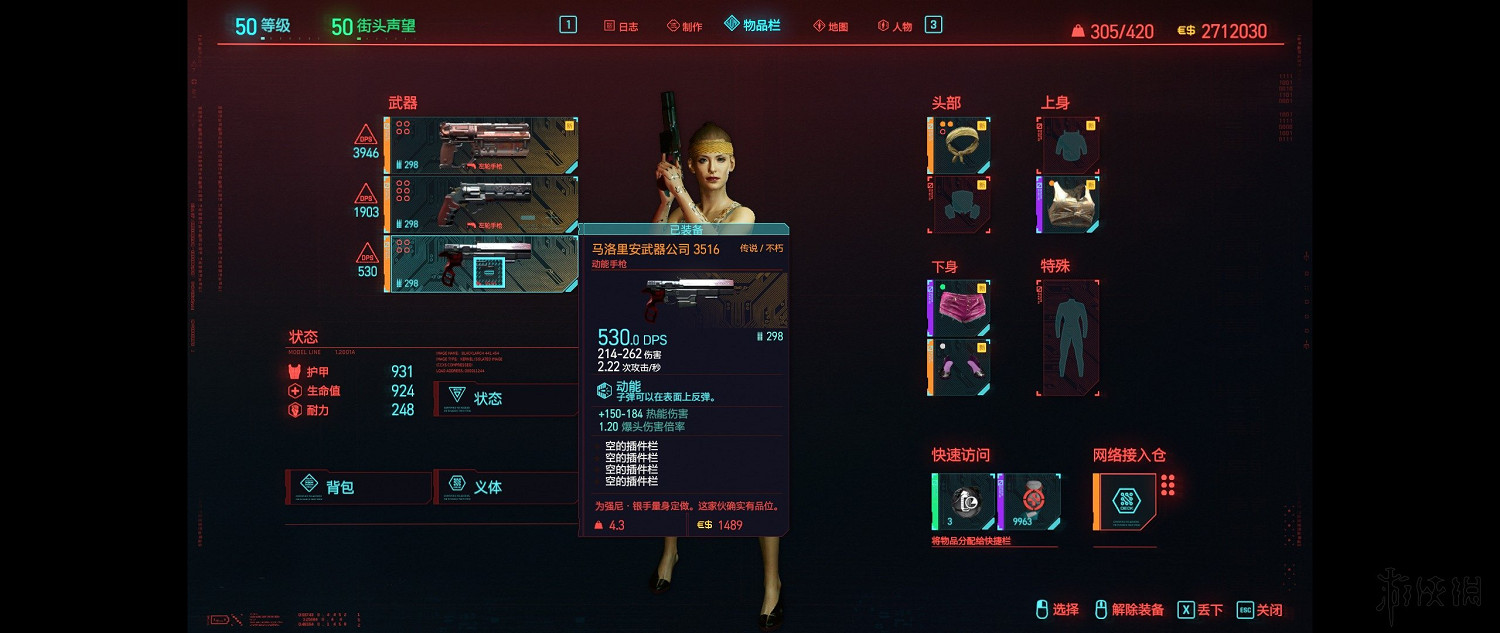Select the purple upper body clothing slot
Screen dimensions: 1500x633
1069,204
